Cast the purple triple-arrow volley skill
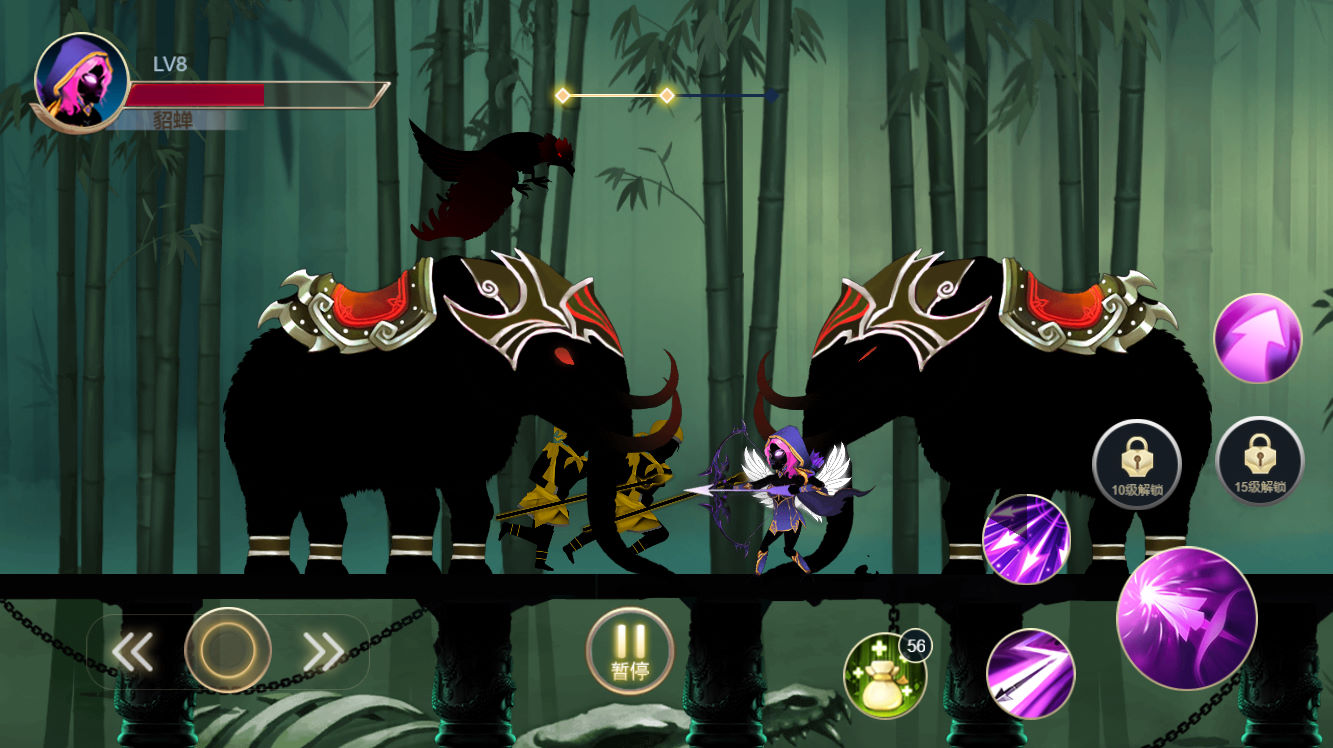The width and height of the screenshot is (1333, 748). [1026, 539]
